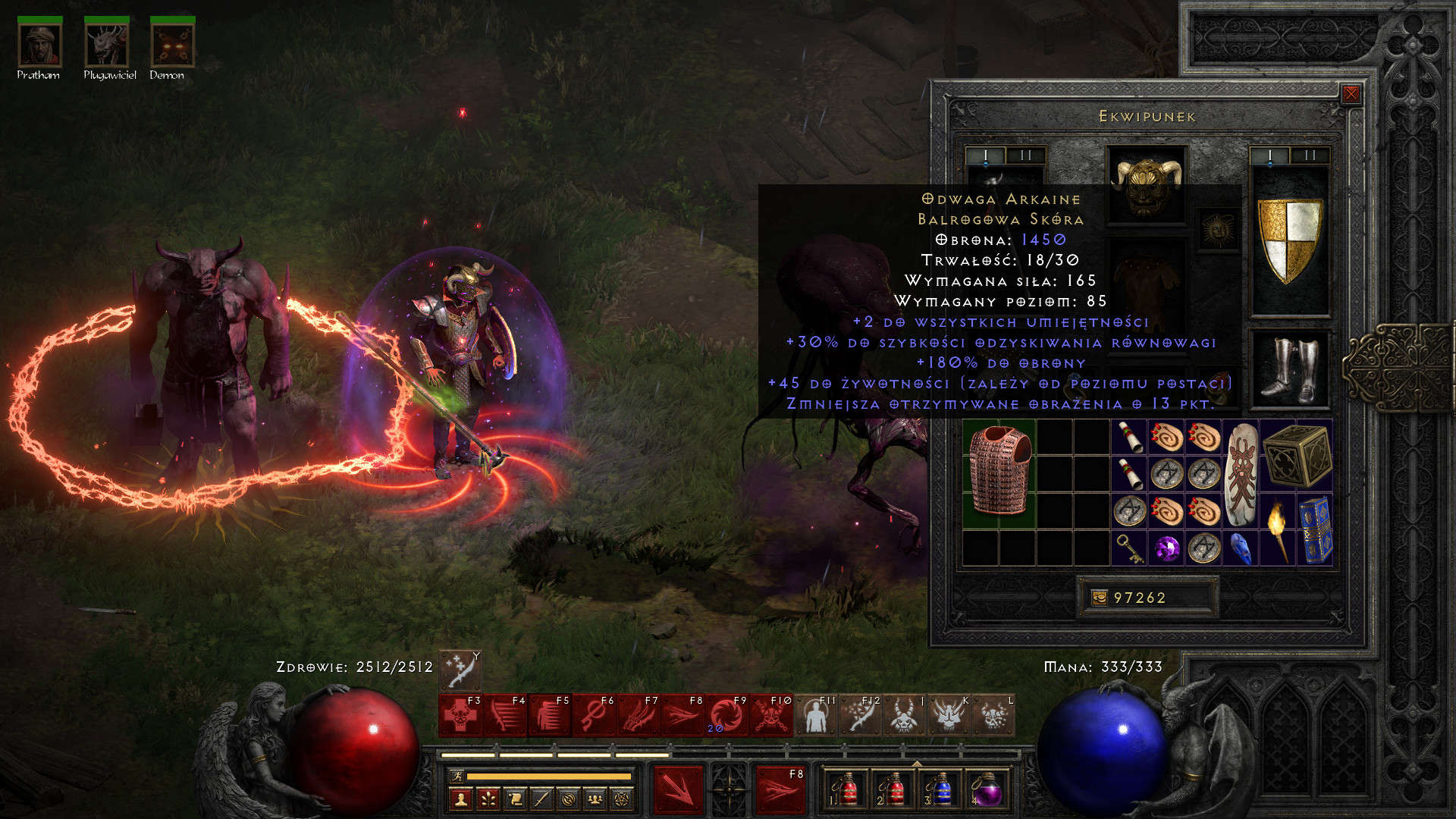1456x819 pixels.
Task: Open the character sheet mini-menu button
Action: tap(461, 799)
